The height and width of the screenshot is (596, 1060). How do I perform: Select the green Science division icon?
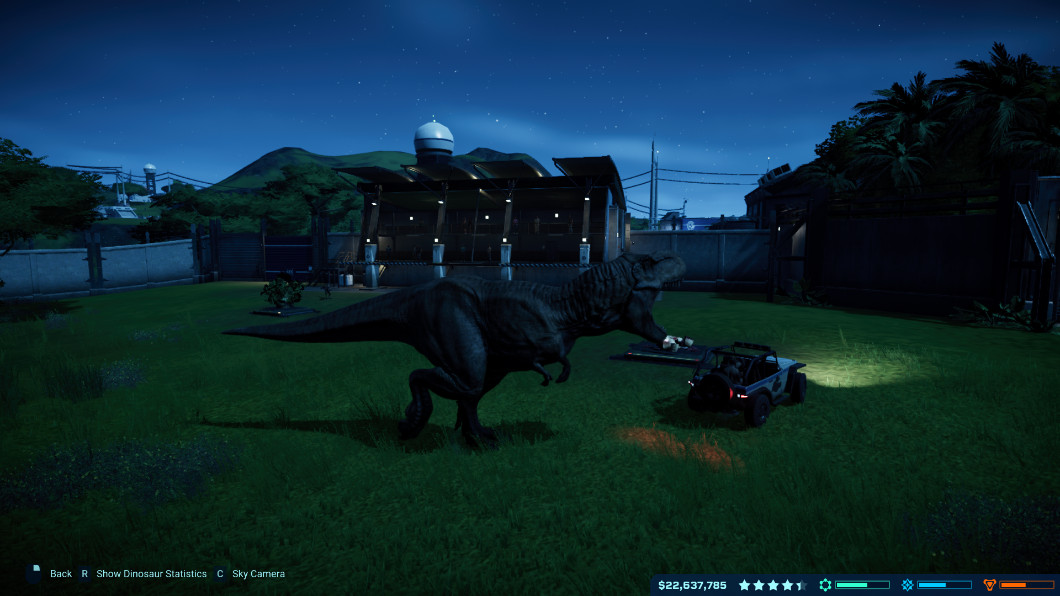825,585
